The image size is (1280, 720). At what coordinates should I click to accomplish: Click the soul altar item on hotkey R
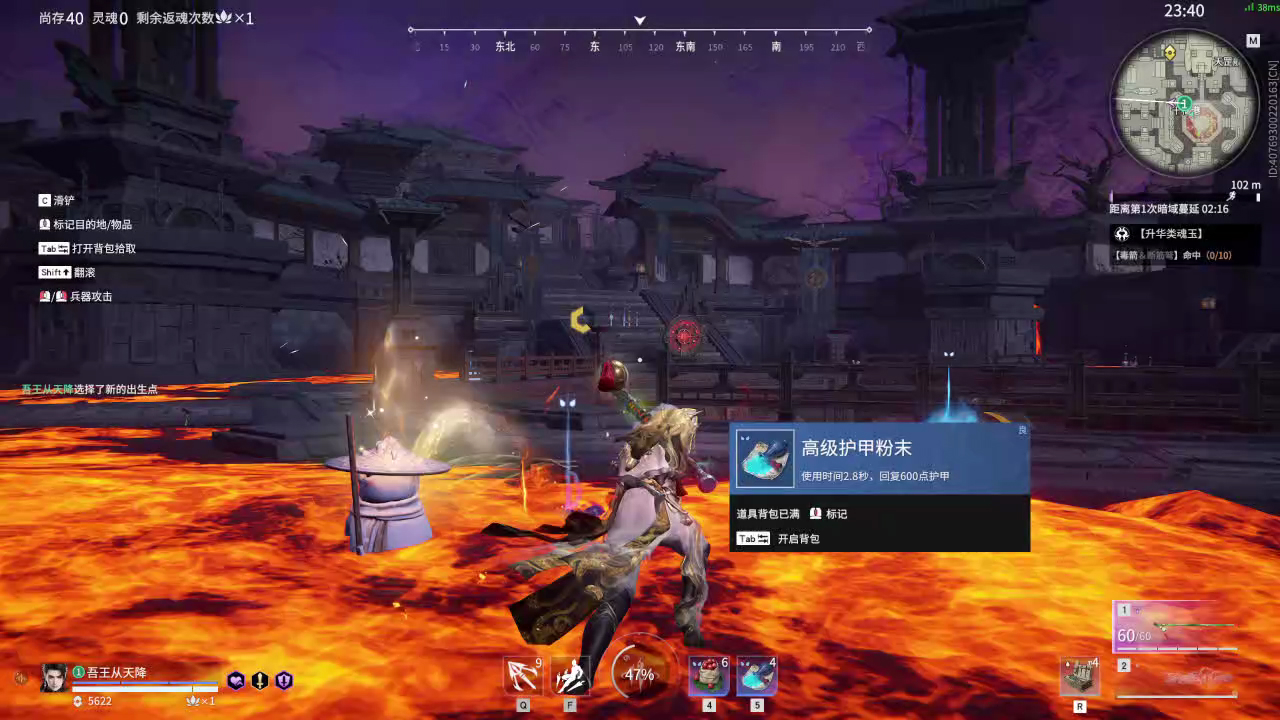(1080, 676)
